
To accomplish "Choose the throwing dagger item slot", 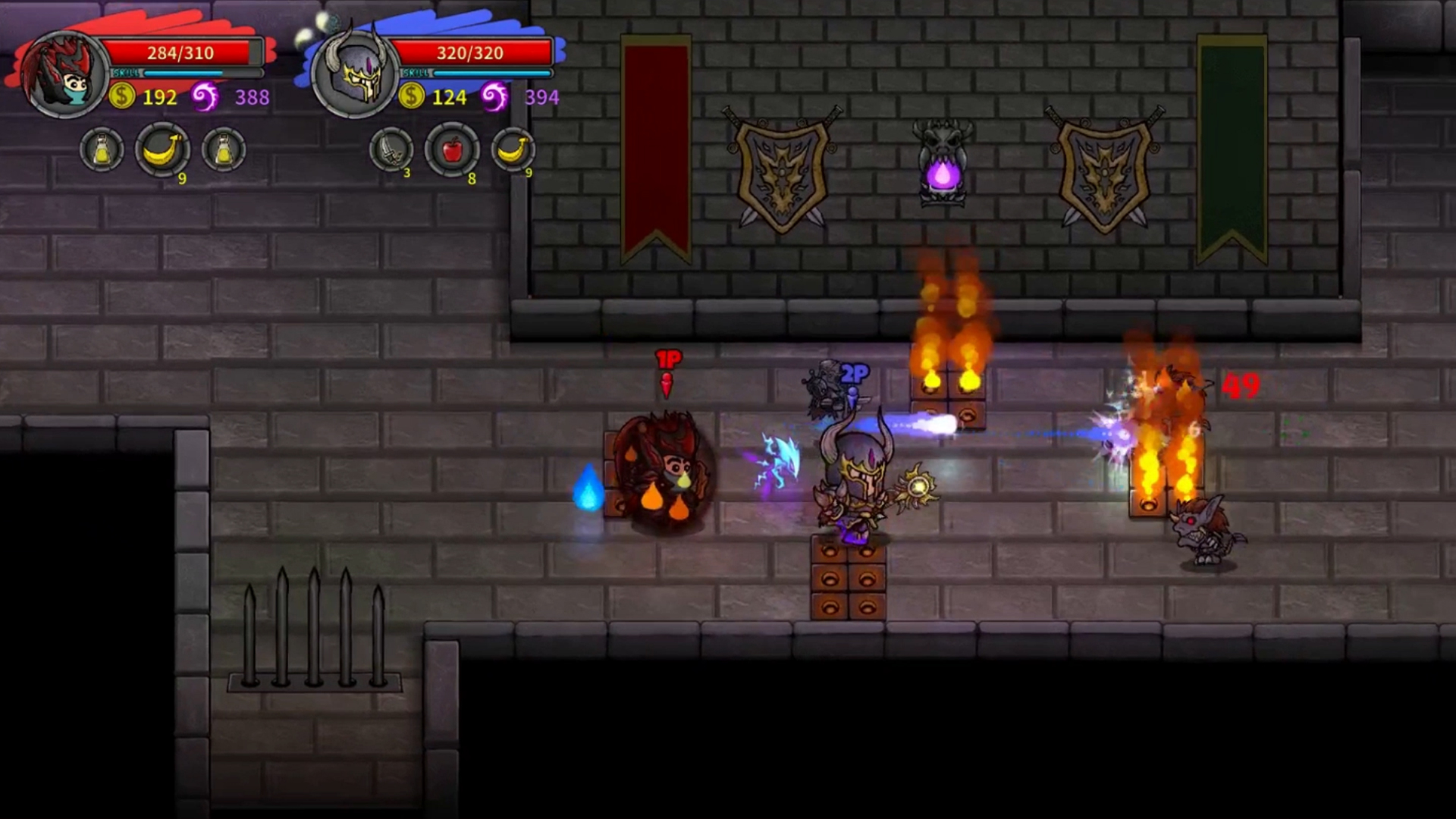I will click(x=391, y=149).
